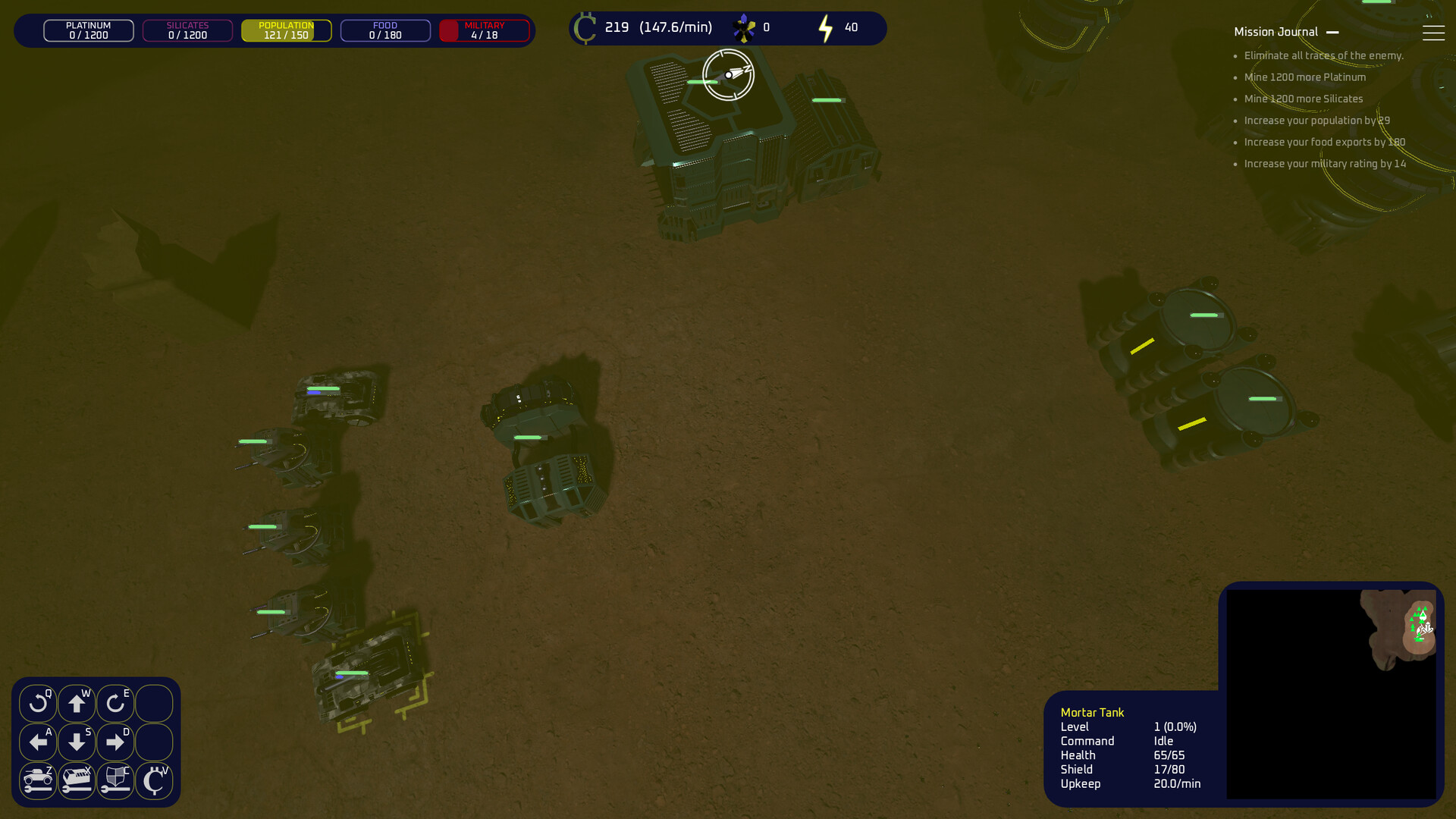Select the Mortar Tank info panel title

[x=1092, y=712]
